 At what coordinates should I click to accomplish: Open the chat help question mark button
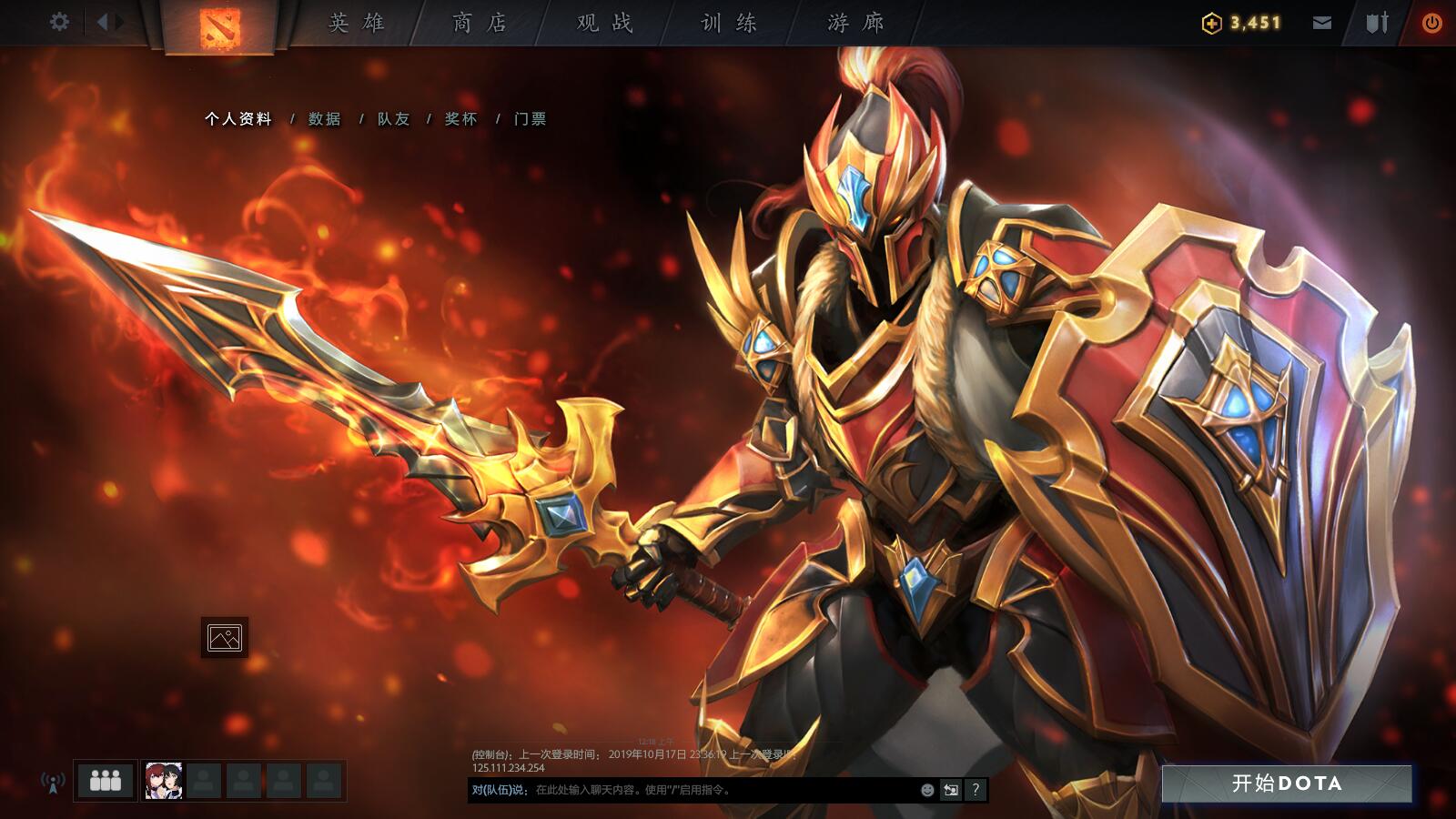coord(974,790)
